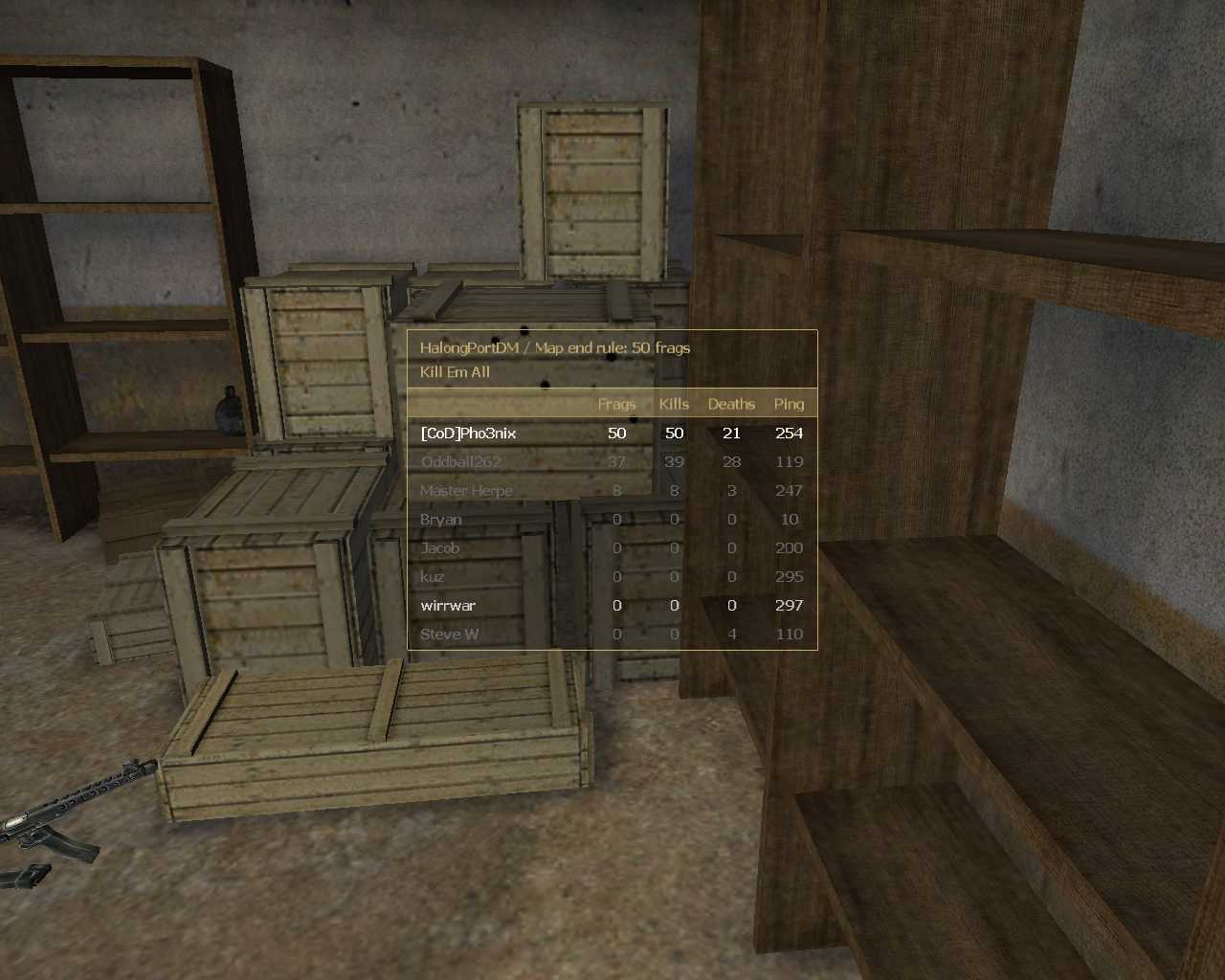
Task: Click player Bryan in the list
Action: pyautogui.click(x=441, y=520)
